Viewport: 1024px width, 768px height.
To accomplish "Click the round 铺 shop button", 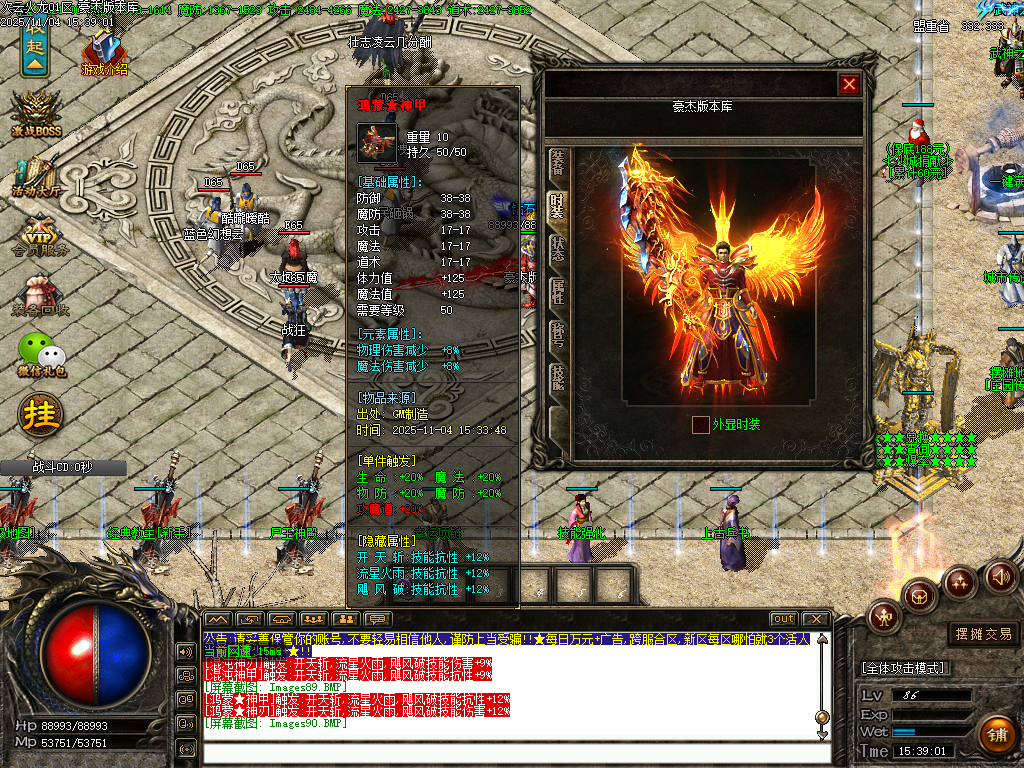I will click(996, 734).
